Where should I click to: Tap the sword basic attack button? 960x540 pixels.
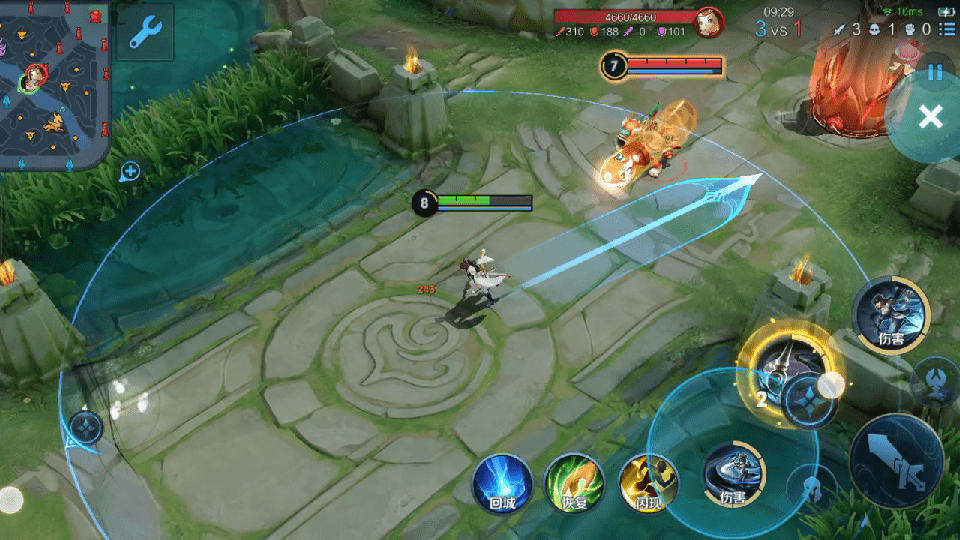(895, 460)
